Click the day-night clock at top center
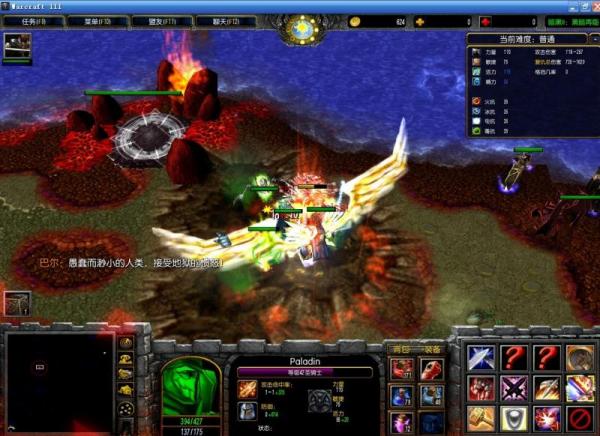Screen dimensions: 600x436 coord(300,29)
